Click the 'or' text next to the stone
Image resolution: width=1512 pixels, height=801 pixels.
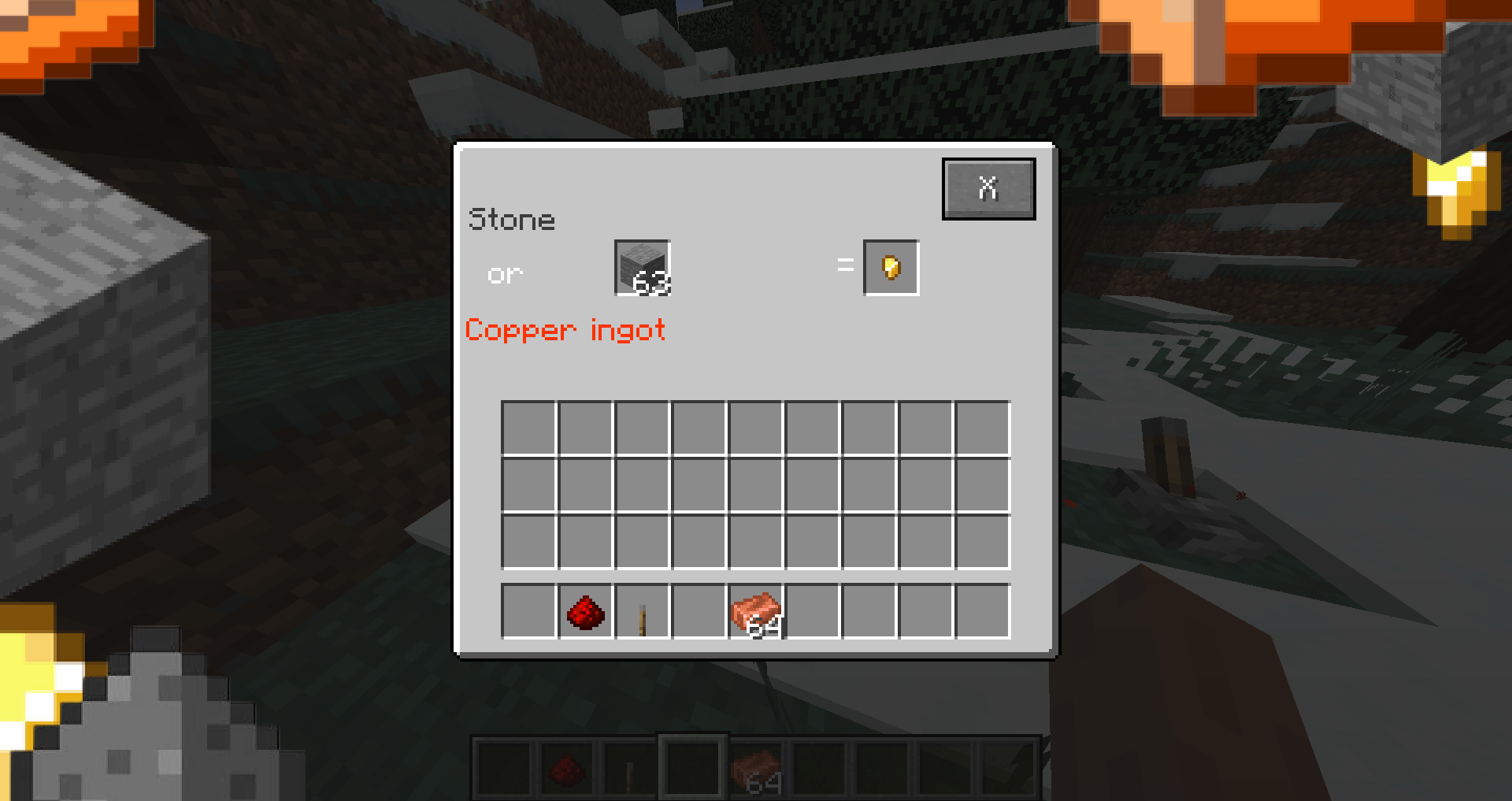(x=506, y=274)
